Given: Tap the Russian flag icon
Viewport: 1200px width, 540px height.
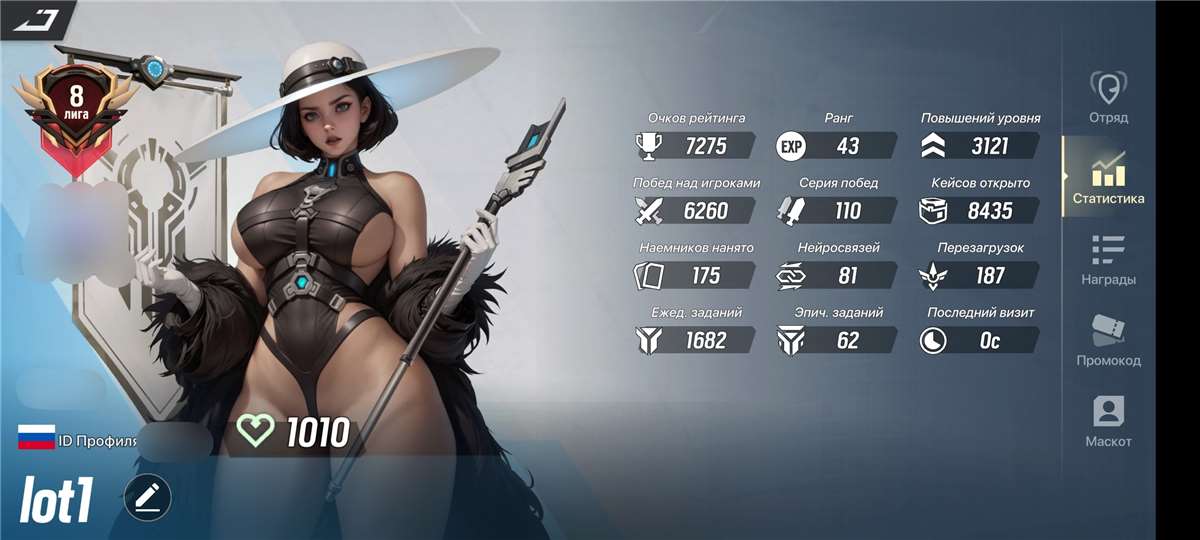Looking at the screenshot, I should coord(36,437).
